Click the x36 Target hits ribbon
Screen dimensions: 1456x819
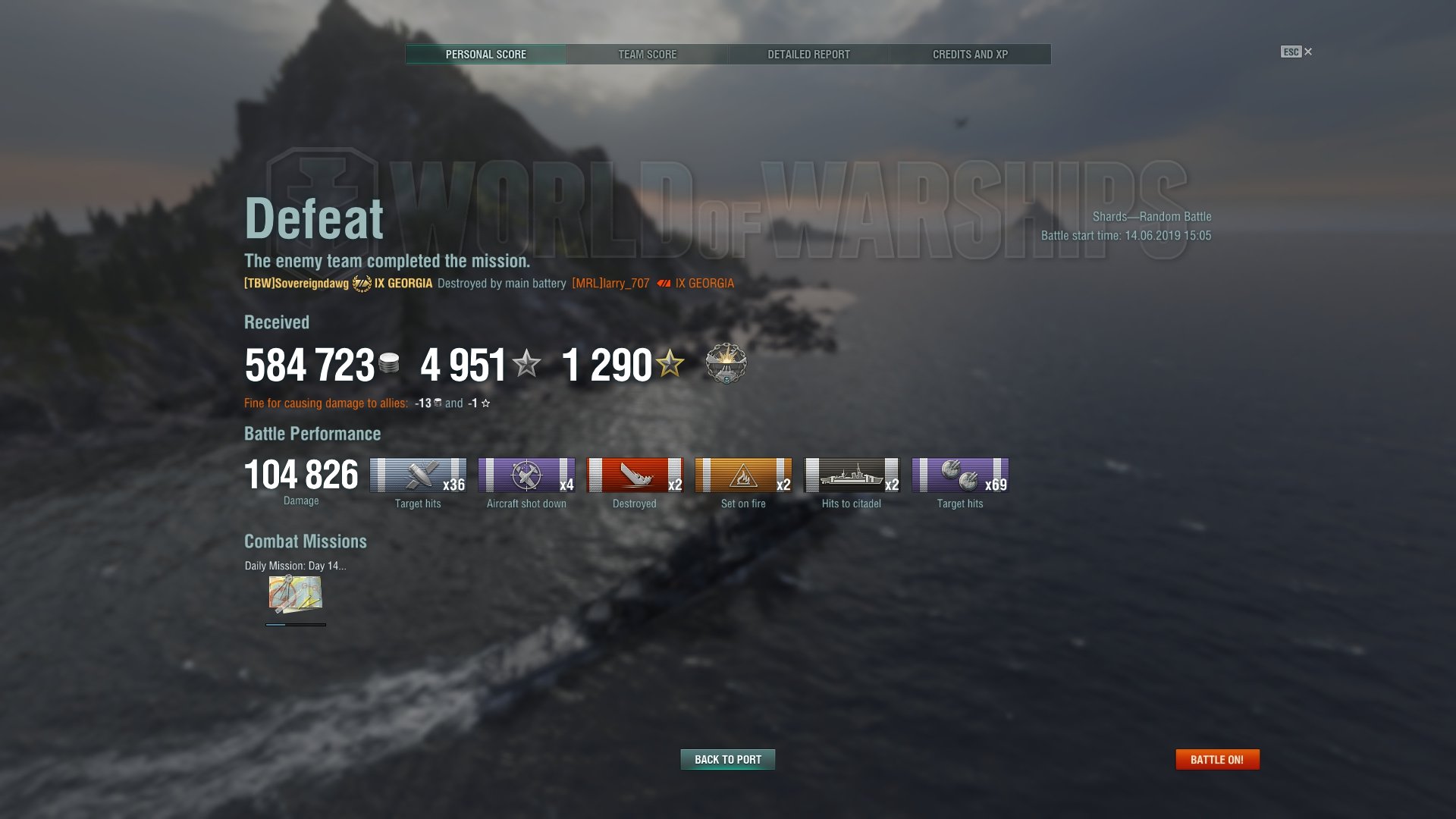(x=418, y=475)
